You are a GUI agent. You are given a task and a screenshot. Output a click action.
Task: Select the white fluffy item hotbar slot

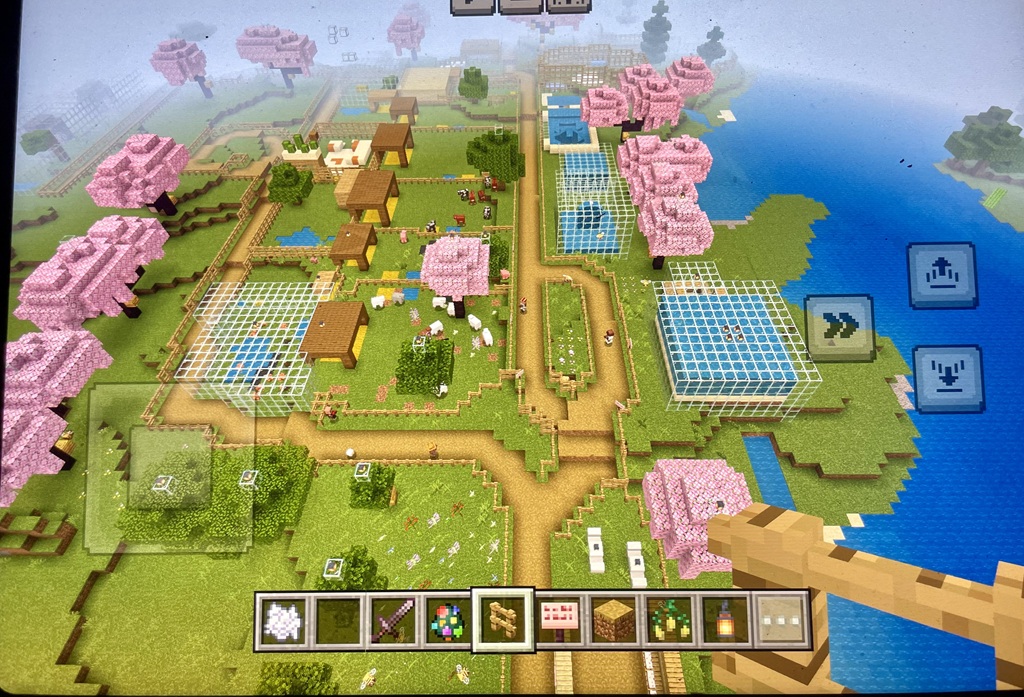tap(281, 620)
